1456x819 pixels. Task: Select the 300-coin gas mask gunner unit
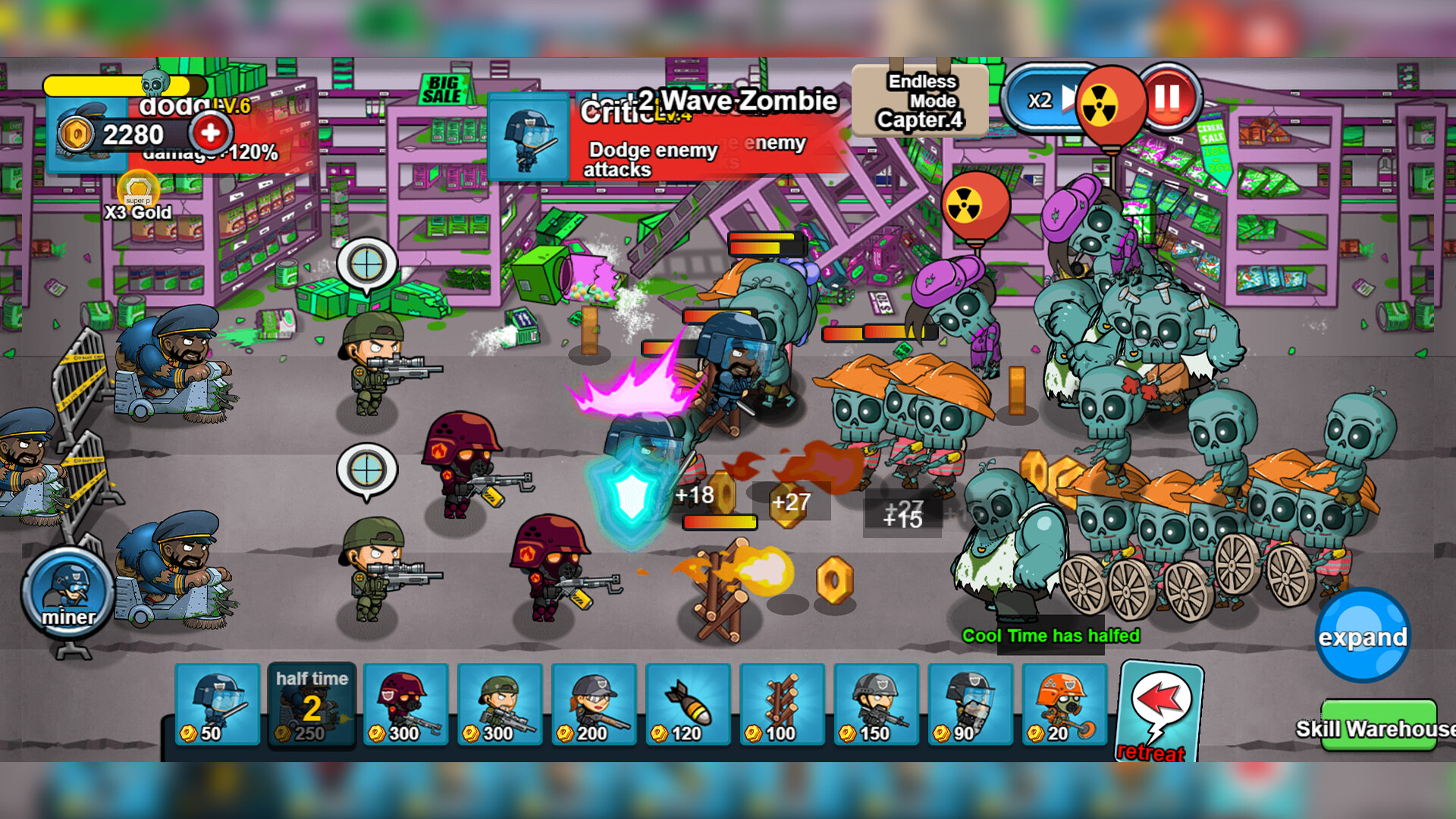coord(405,705)
